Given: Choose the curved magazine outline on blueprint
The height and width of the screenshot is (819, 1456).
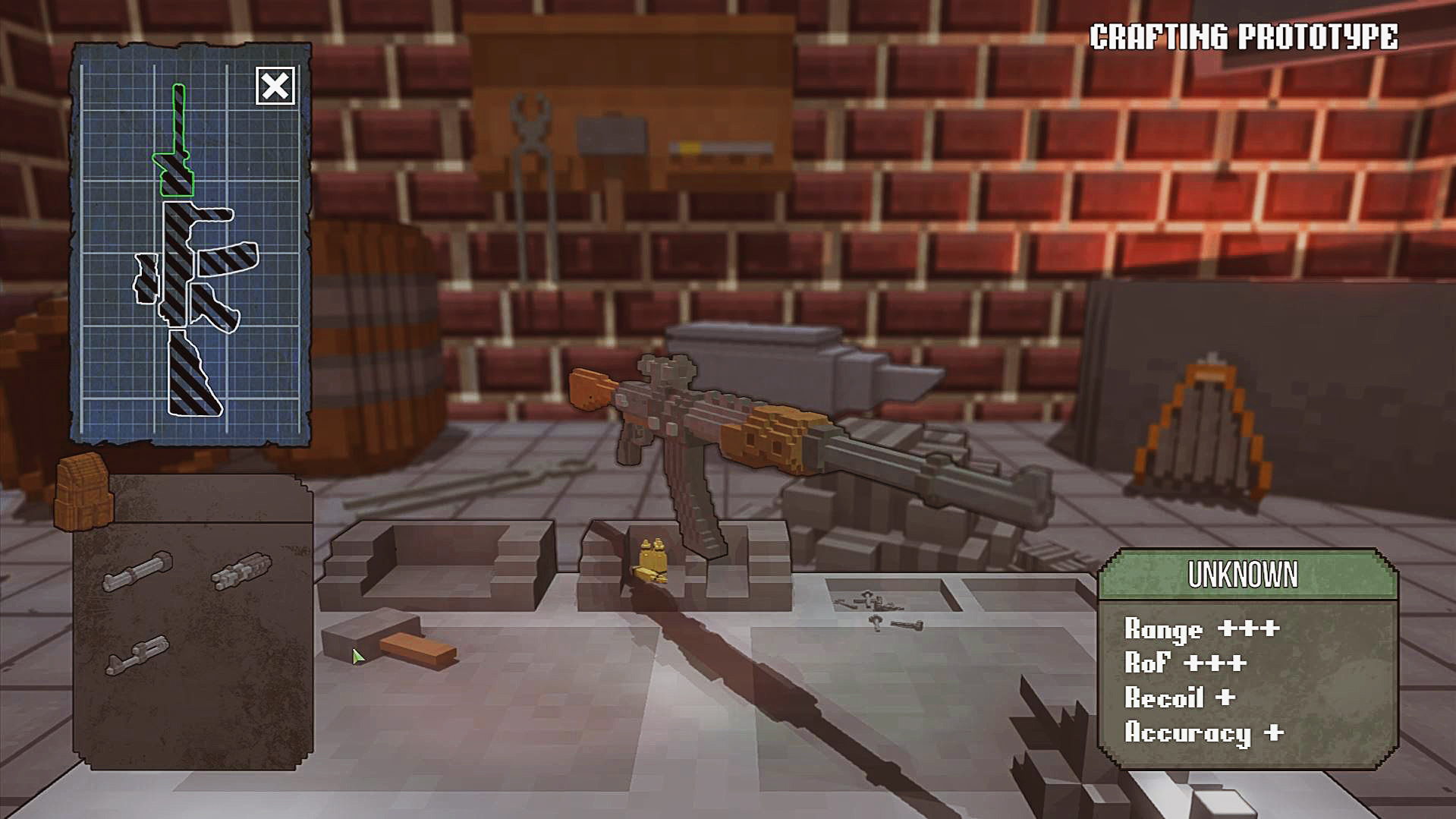Looking at the screenshot, I should (228, 259).
